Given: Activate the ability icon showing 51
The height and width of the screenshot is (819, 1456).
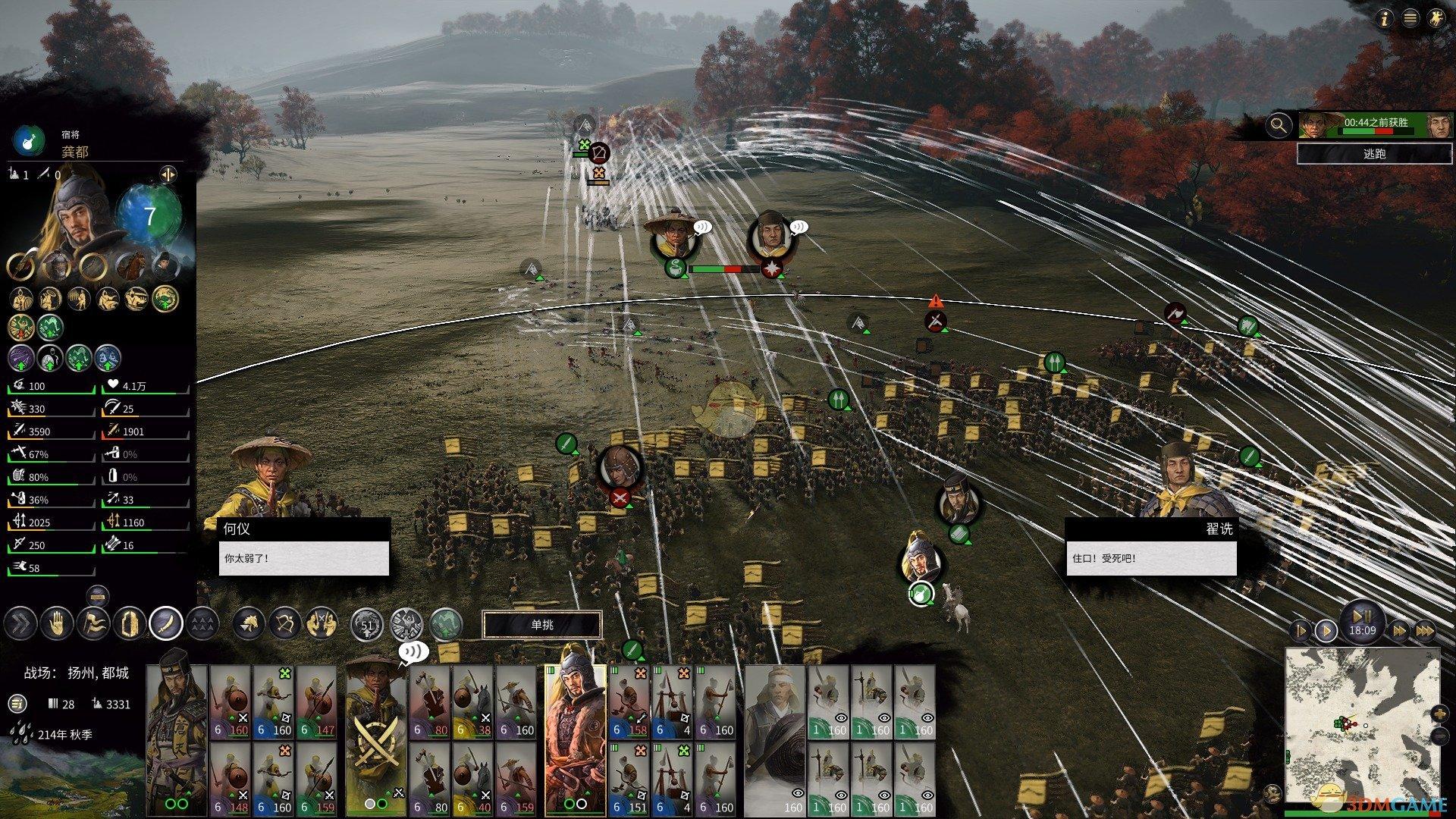Looking at the screenshot, I should click(x=368, y=626).
